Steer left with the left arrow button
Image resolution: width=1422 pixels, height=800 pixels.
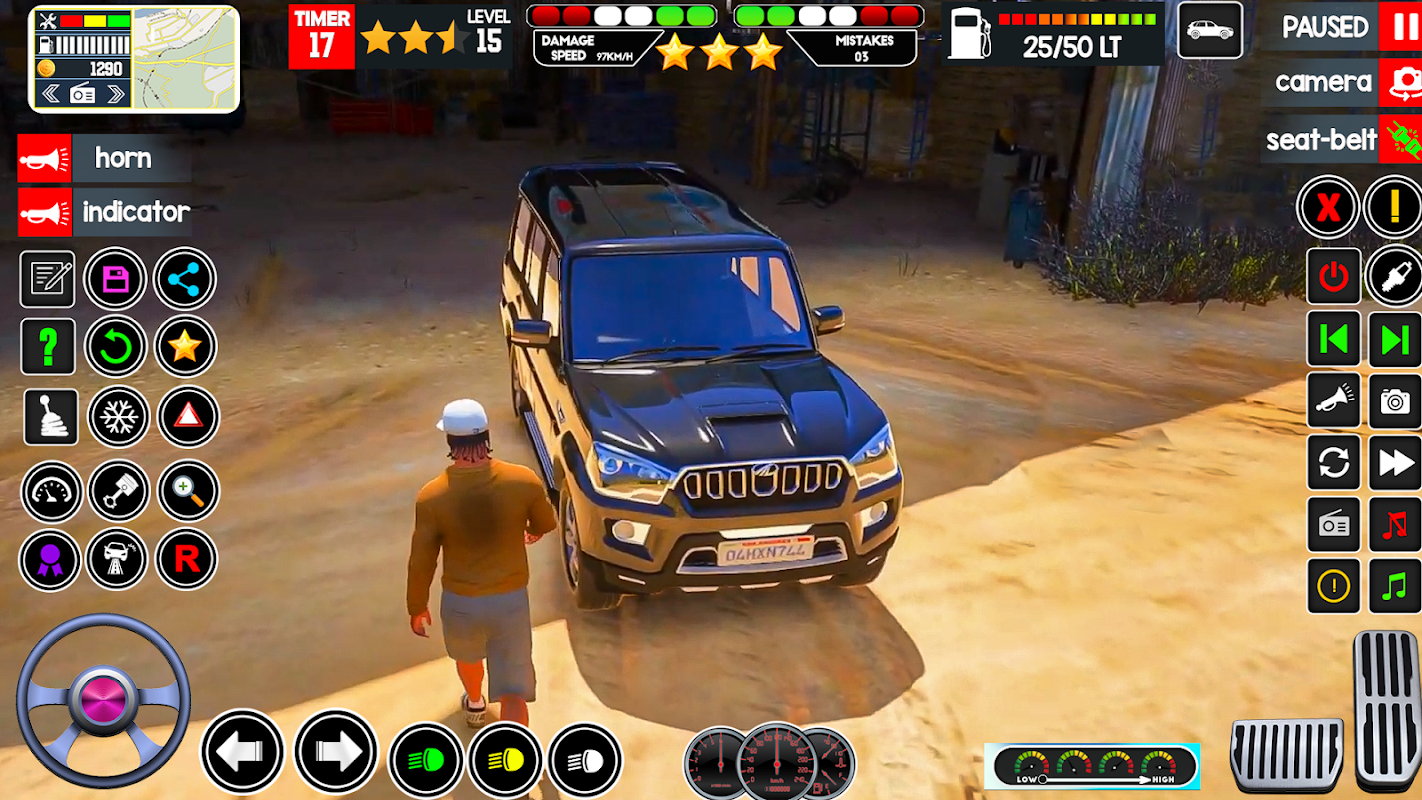pyautogui.click(x=243, y=752)
